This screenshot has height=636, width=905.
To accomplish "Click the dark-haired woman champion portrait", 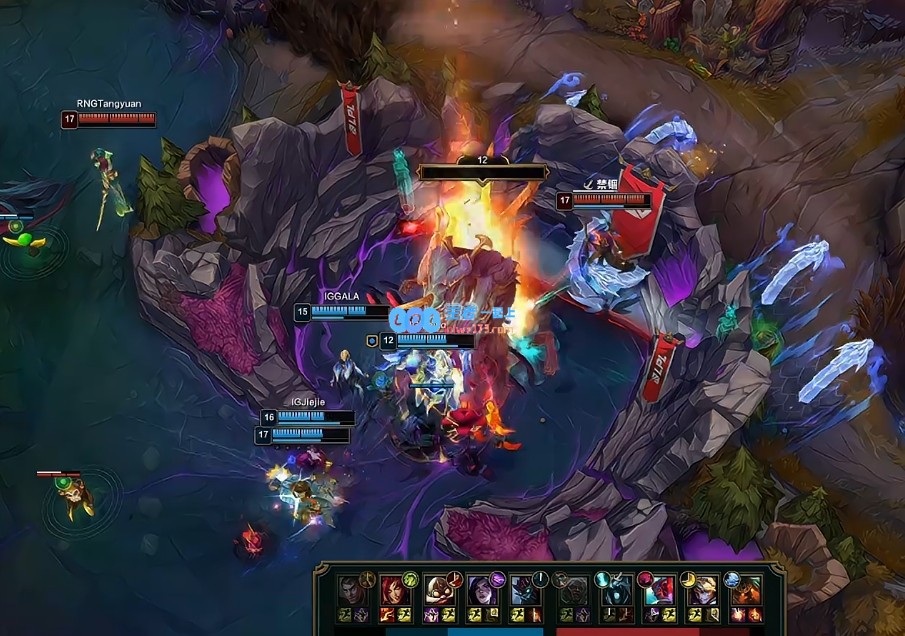I will point(481,590).
